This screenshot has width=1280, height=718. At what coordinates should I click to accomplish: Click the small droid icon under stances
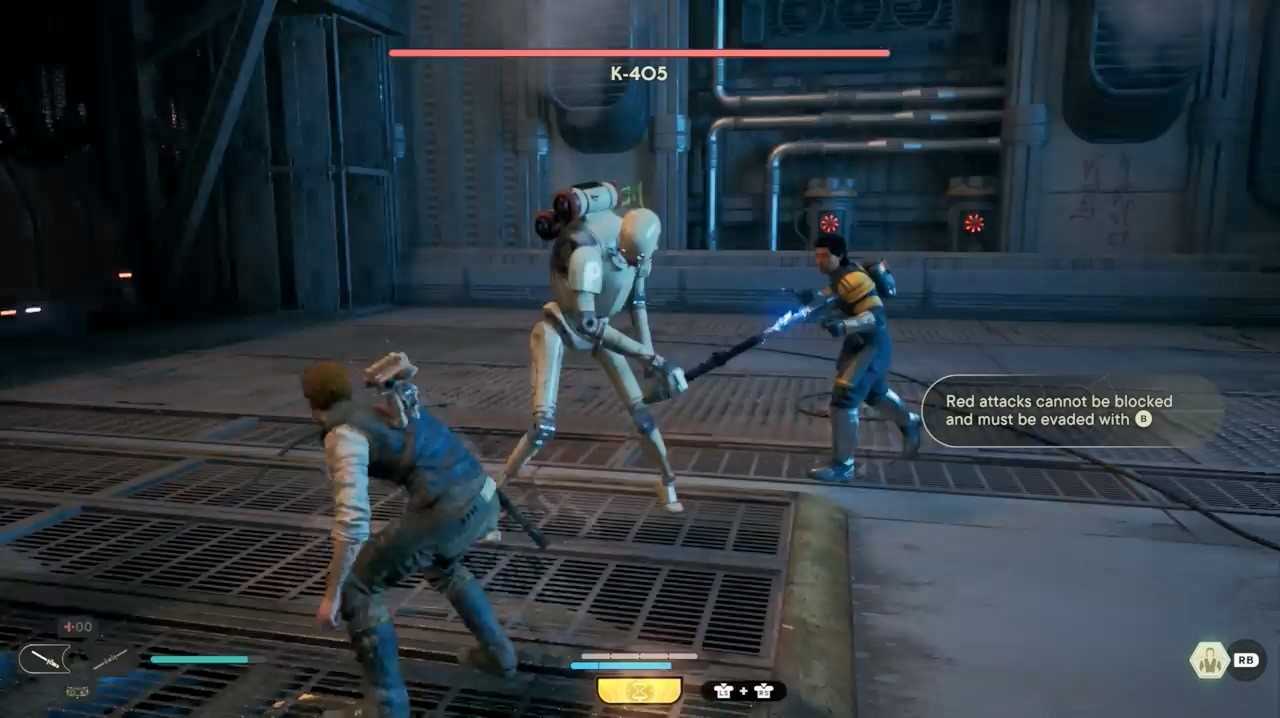(x=77, y=690)
